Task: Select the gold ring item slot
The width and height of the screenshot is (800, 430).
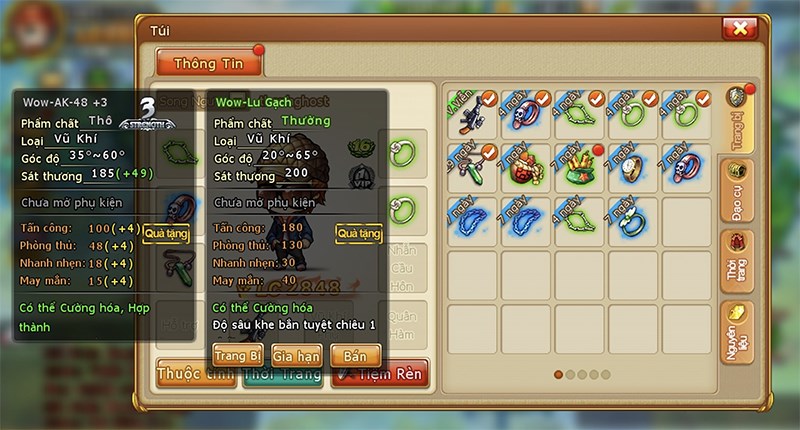Action: click(x=633, y=166)
